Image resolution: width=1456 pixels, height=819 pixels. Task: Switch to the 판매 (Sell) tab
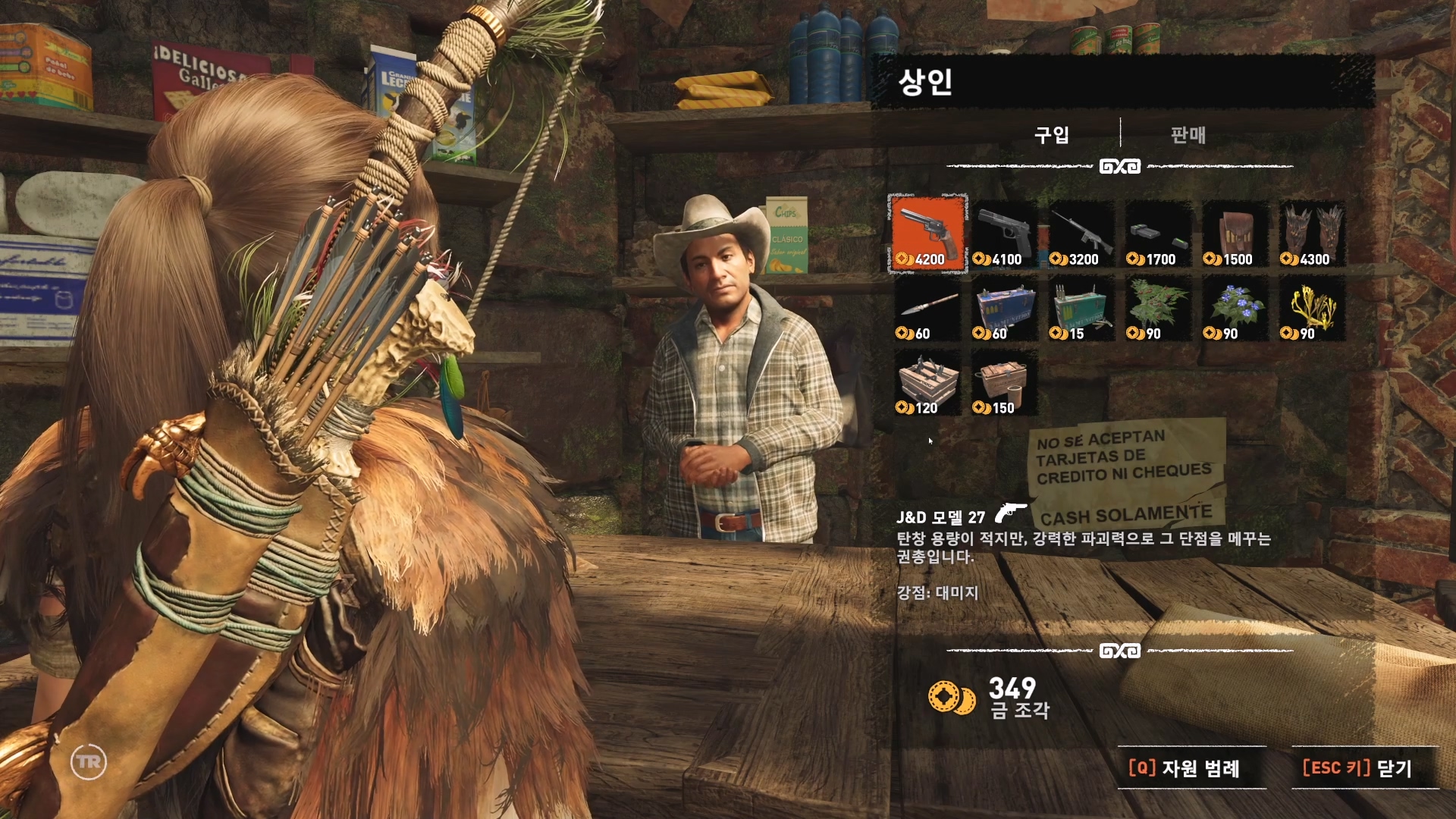1188,135
